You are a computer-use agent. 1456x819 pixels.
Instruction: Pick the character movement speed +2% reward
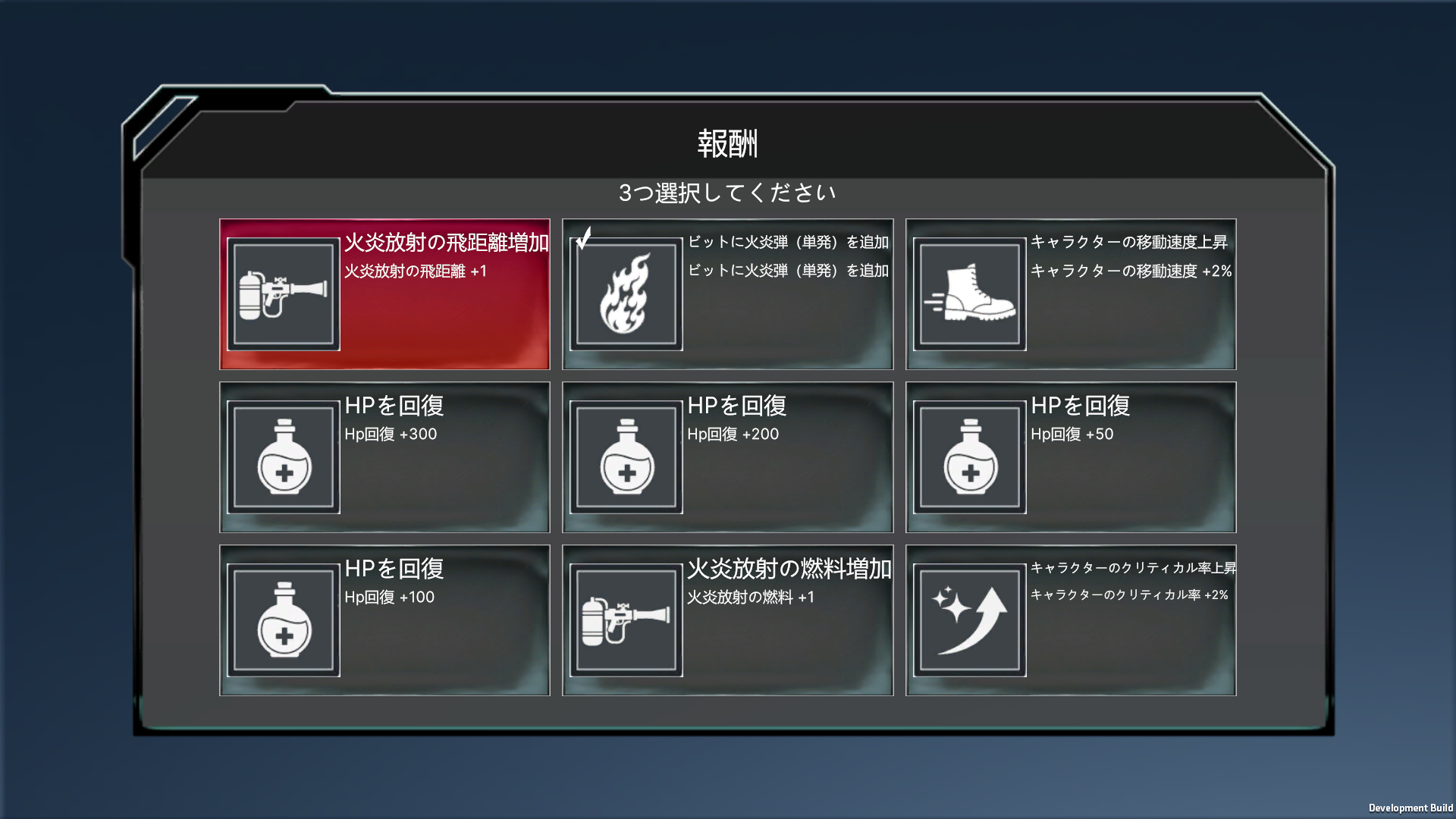point(1070,294)
